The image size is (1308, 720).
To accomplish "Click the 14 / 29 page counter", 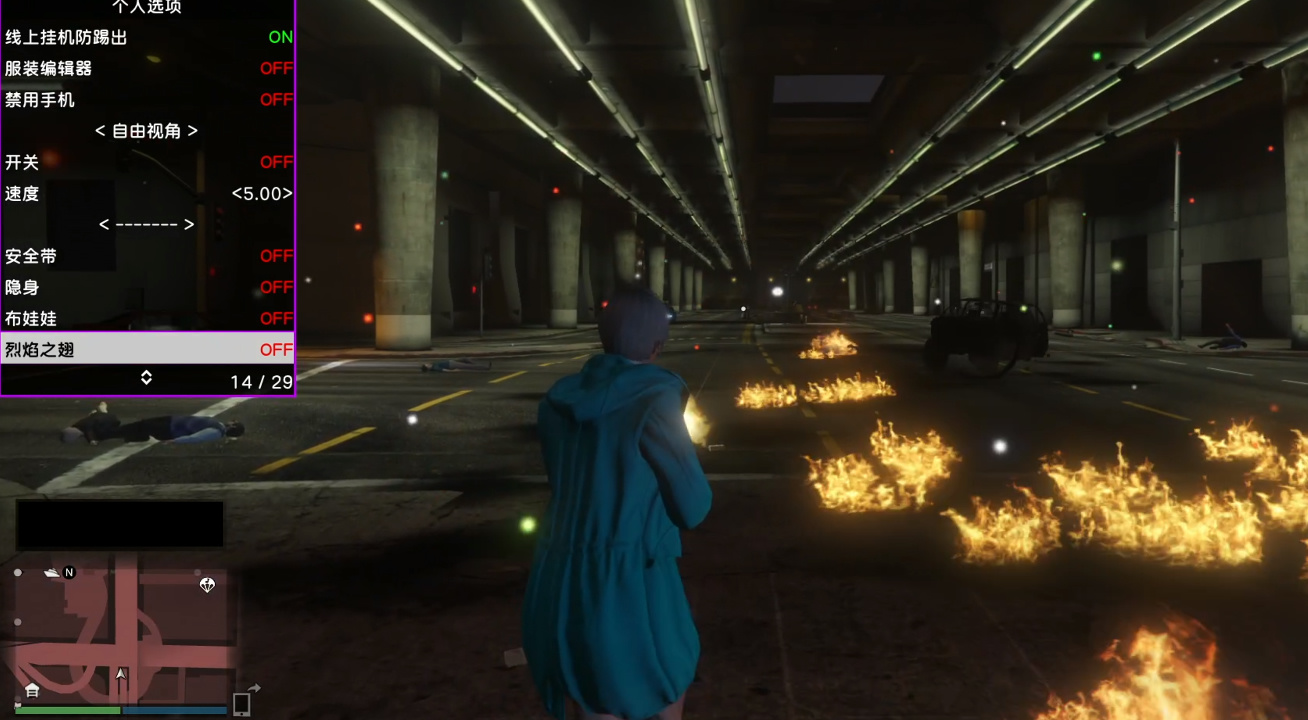I will click(x=262, y=381).
